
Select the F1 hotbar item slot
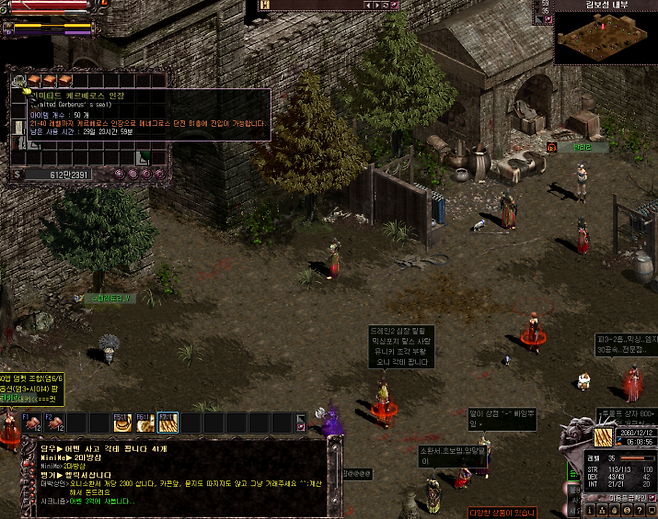tap(32, 423)
